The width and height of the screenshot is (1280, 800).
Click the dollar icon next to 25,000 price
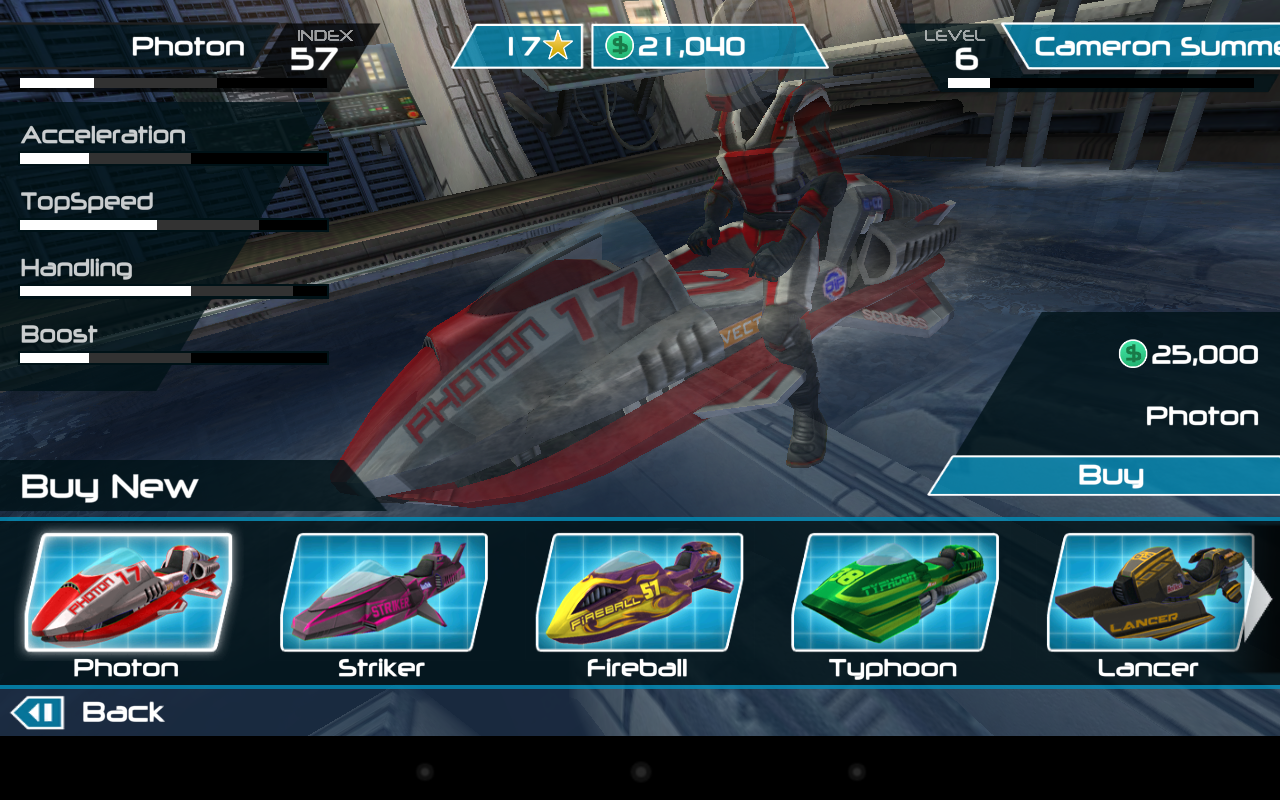tap(1133, 354)
